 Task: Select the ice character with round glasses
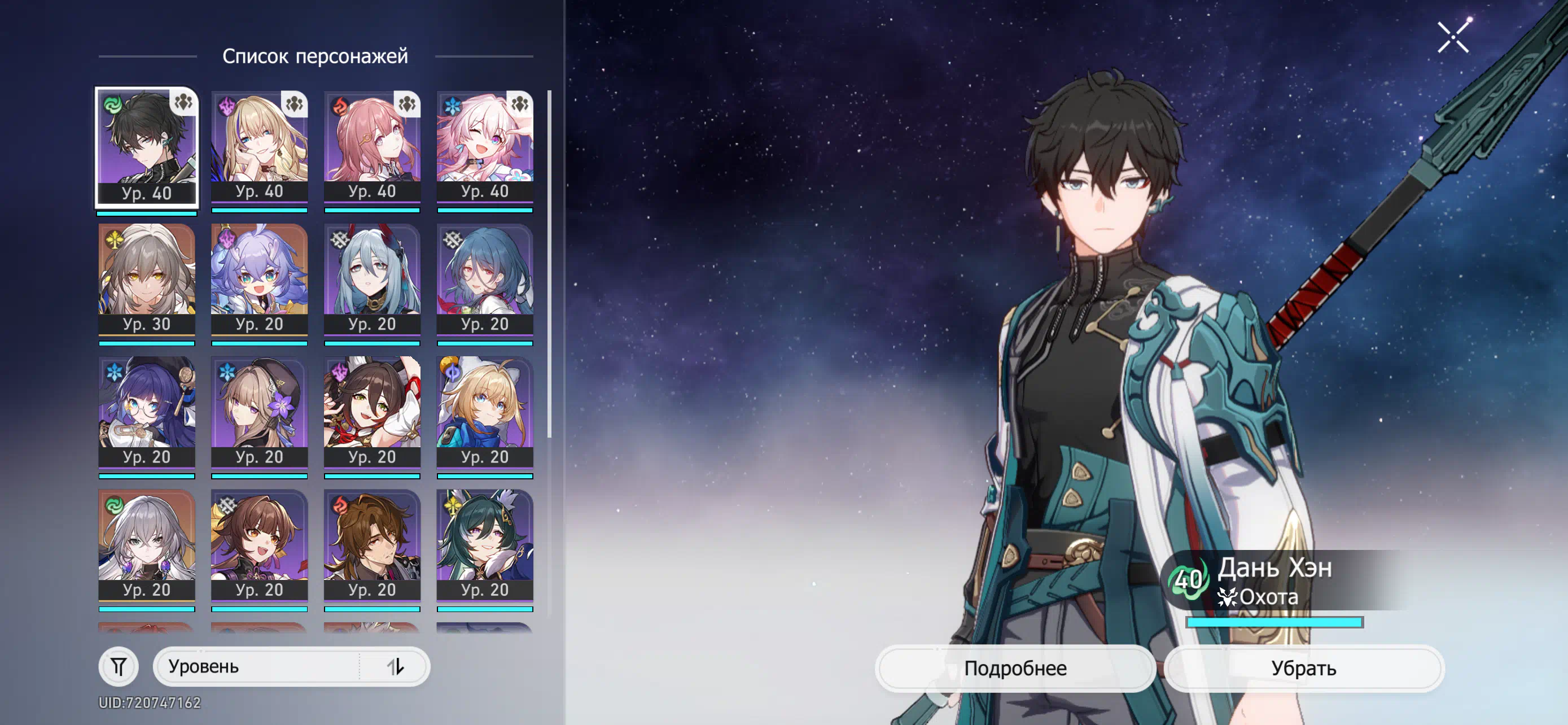[x=147, y=413]
